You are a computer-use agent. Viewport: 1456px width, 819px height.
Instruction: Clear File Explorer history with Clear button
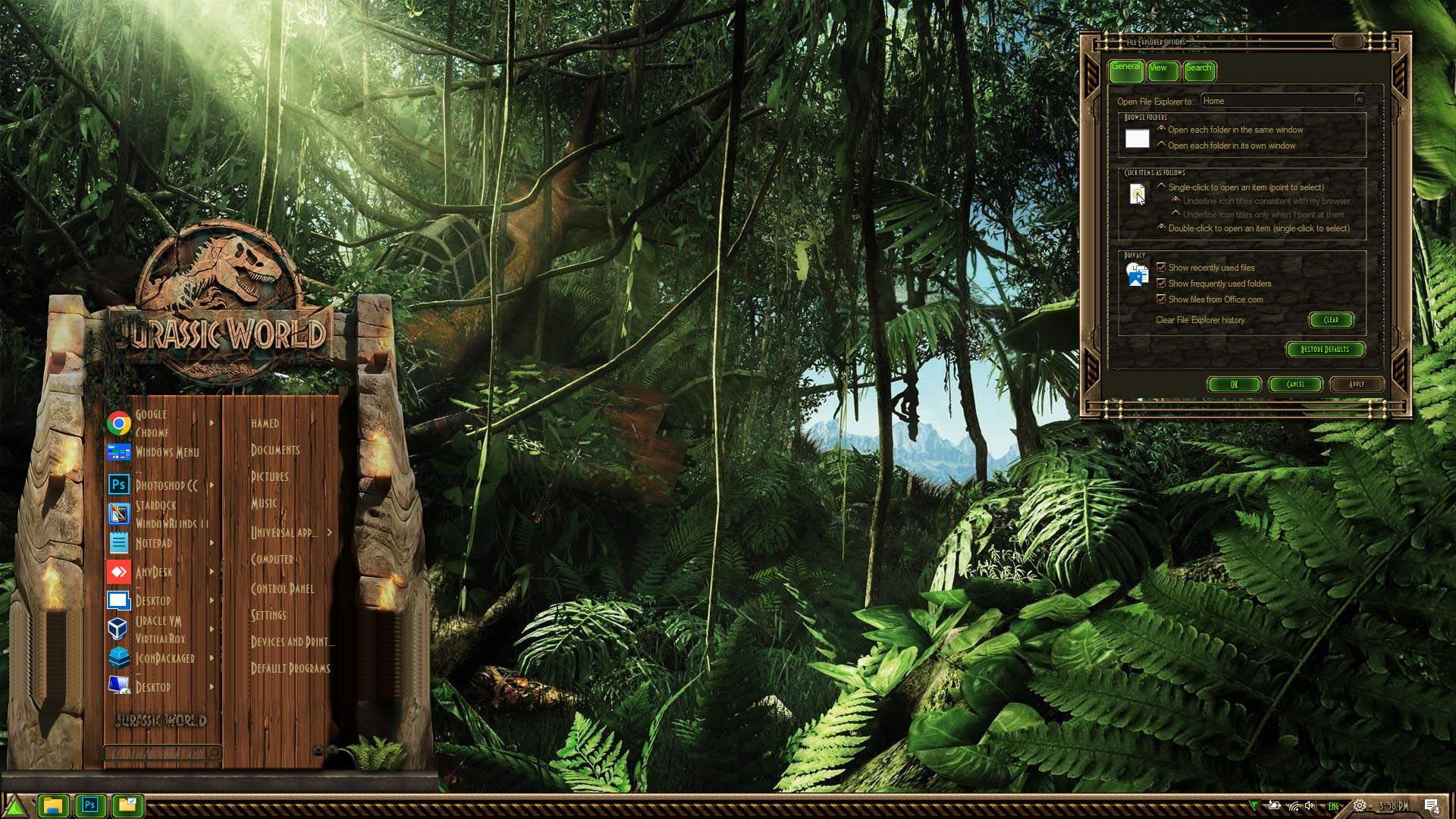[x=1331, y=320]
